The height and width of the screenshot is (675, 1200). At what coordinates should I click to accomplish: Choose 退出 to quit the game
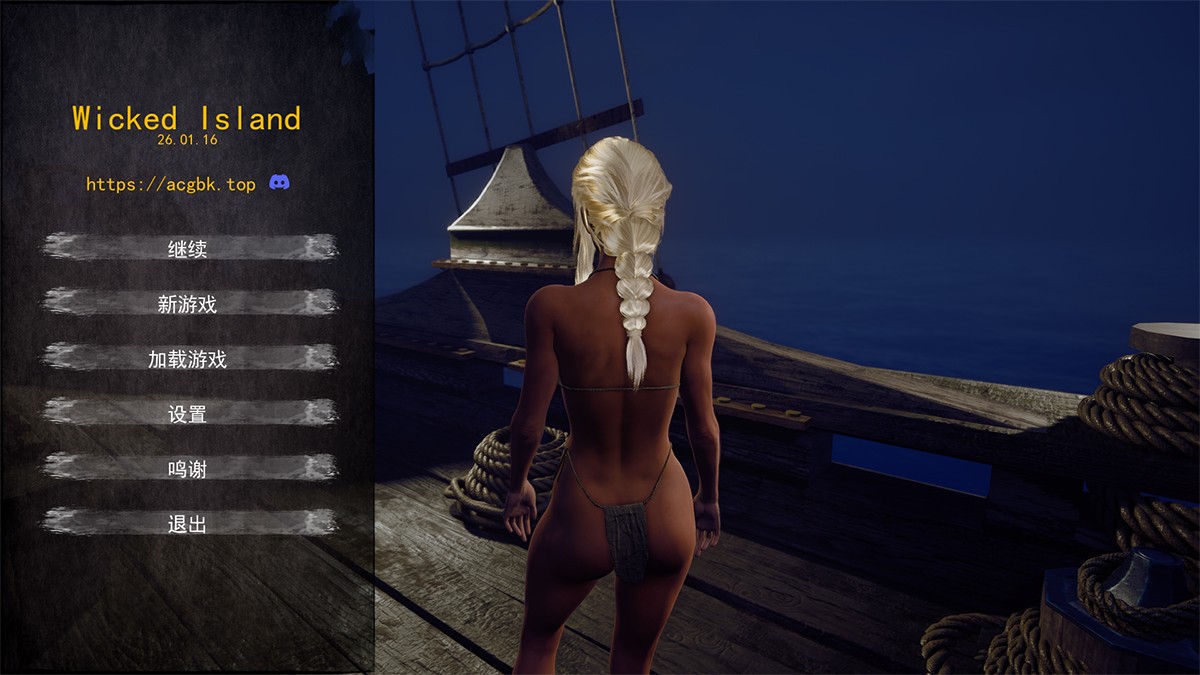point(188,522)
